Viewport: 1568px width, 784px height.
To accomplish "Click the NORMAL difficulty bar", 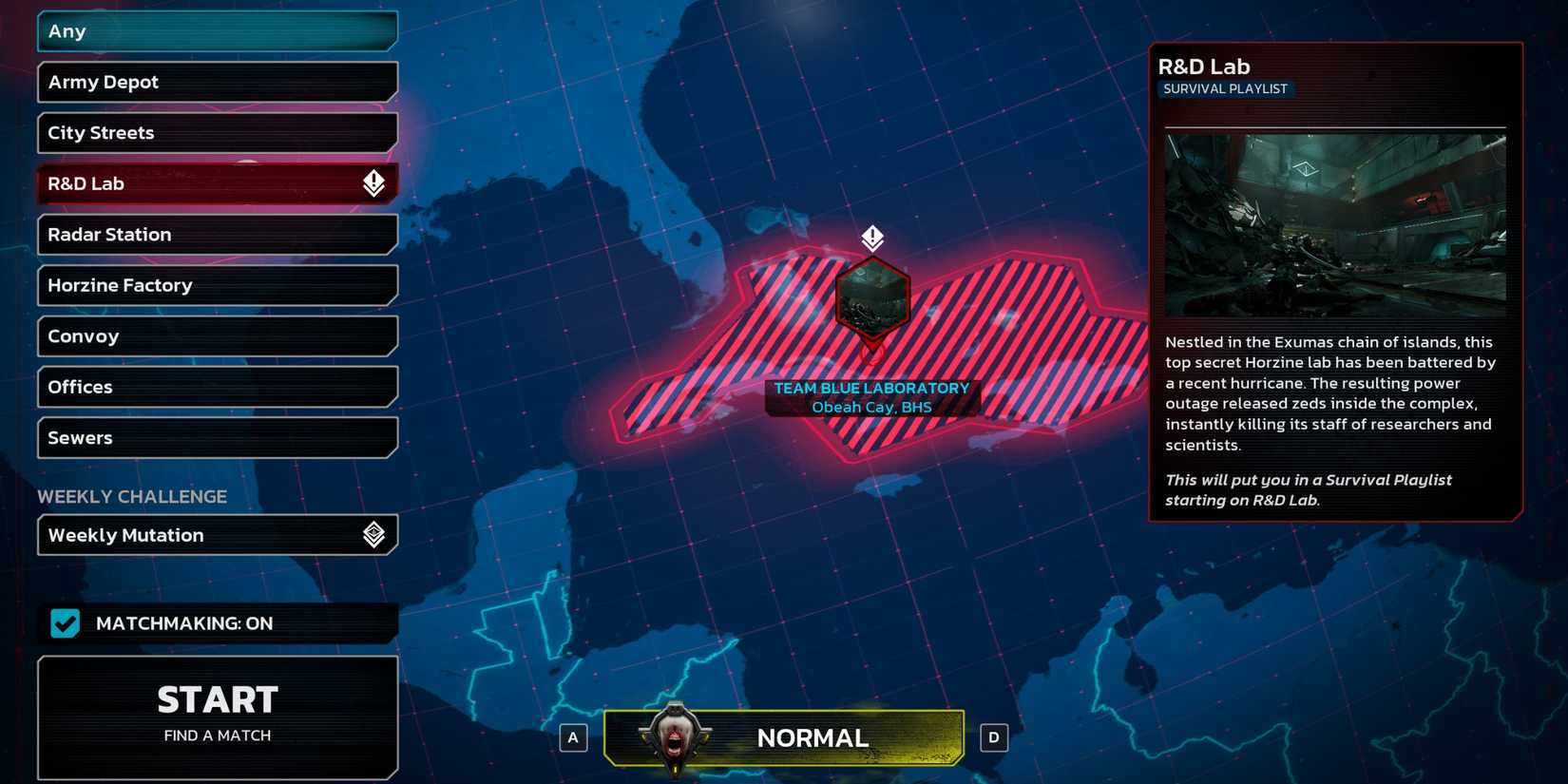I will [813, 736].
